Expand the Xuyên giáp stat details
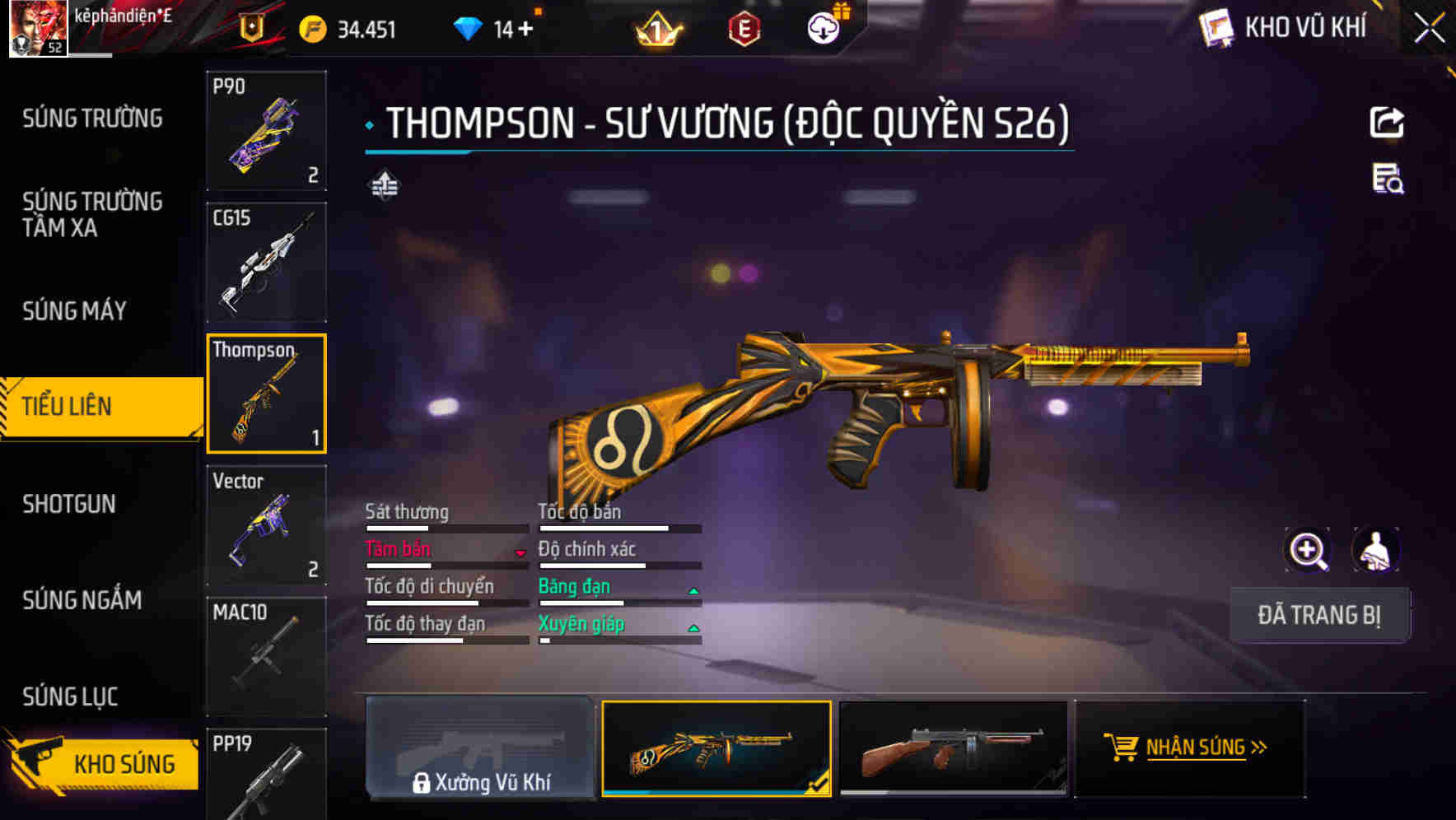The image size is (1456, 820). (693, 627)
